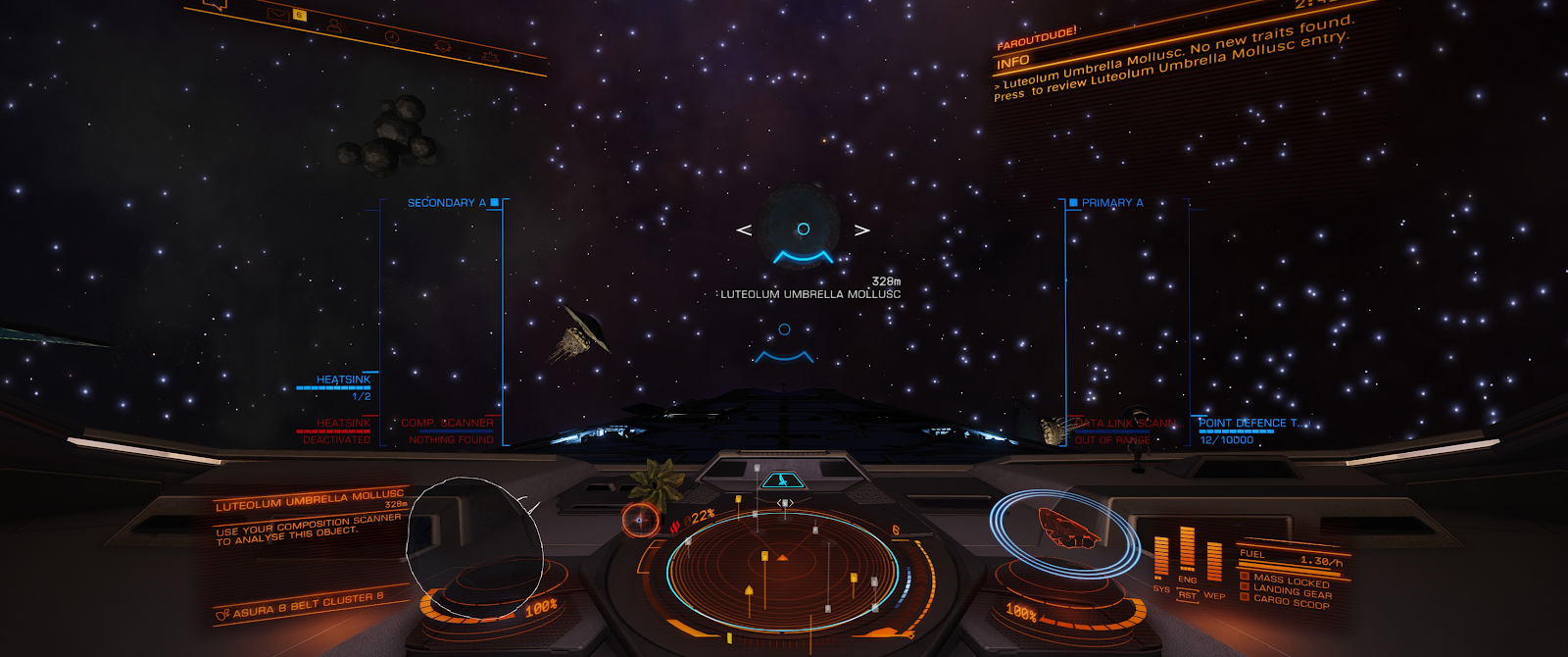Toggle the Landing Gear indicator

[x=1292, y=592]
